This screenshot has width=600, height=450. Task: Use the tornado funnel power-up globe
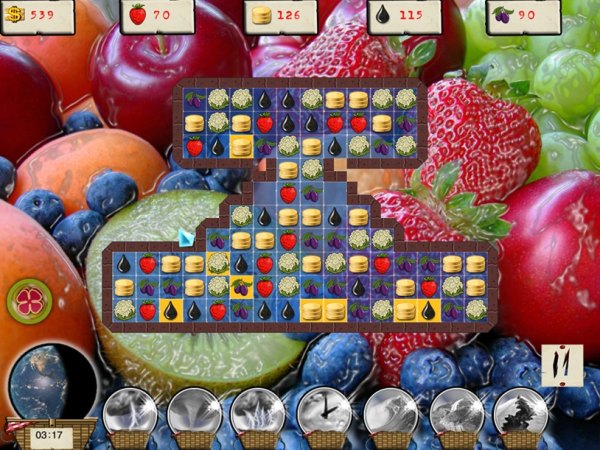[194, 412]
